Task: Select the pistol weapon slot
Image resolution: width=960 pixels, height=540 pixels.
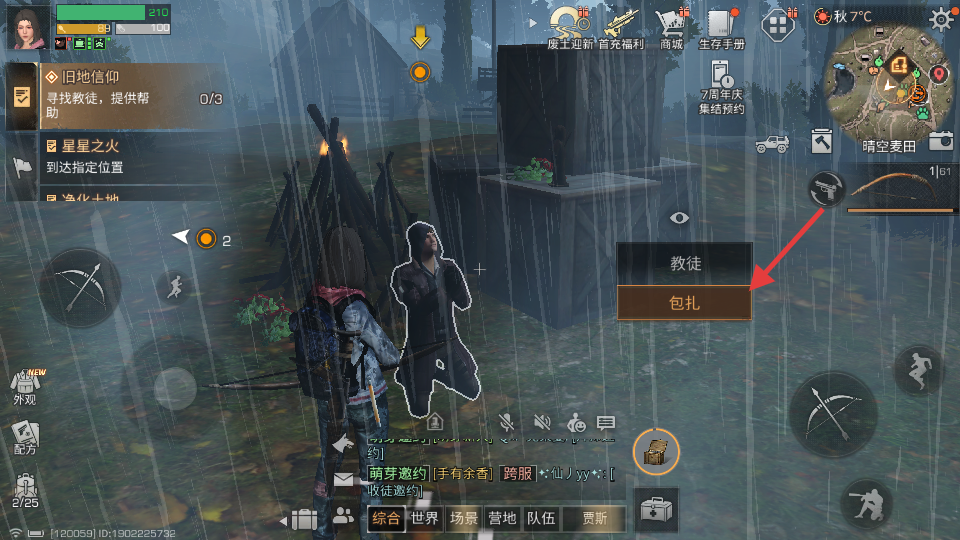Action: coord(827,188)
